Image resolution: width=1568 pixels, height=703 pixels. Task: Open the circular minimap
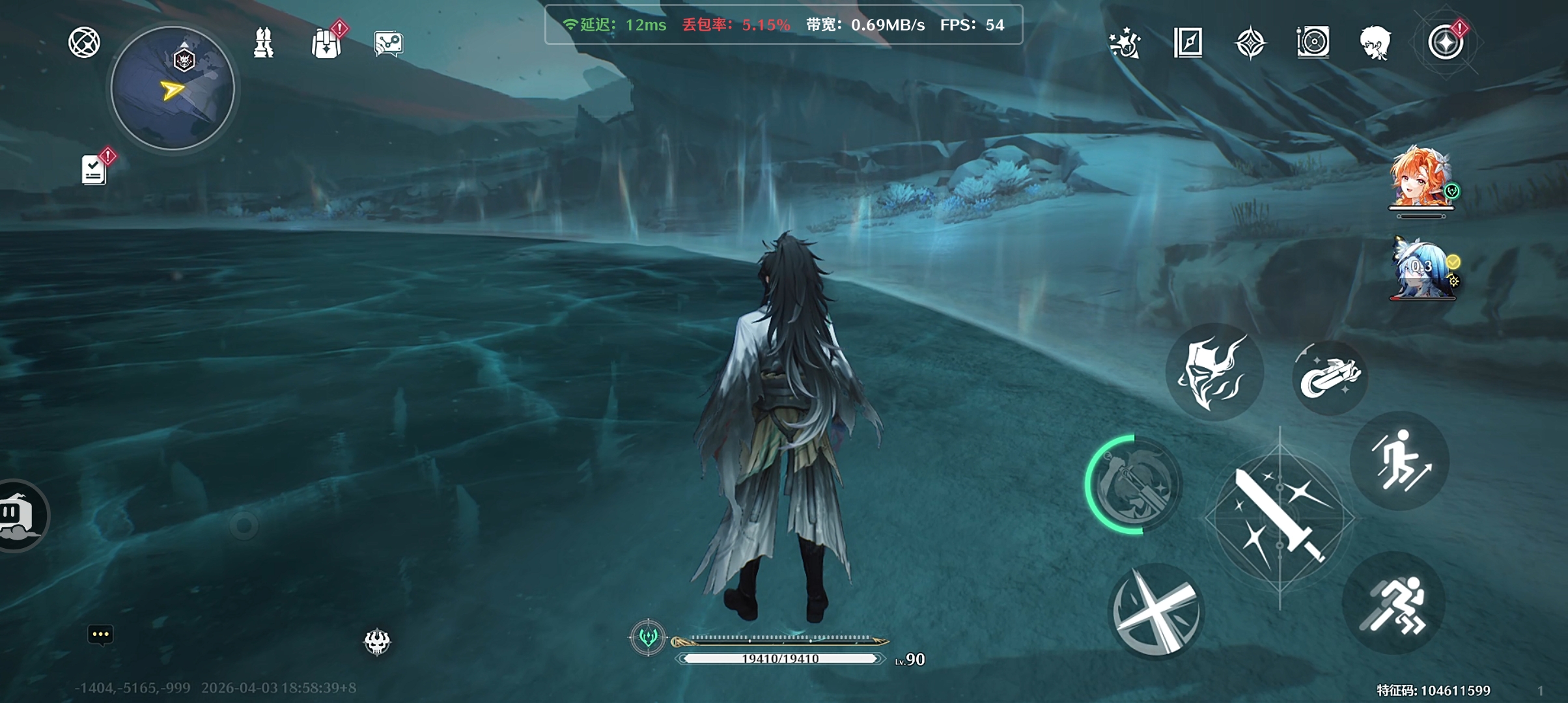coord(173,89)
